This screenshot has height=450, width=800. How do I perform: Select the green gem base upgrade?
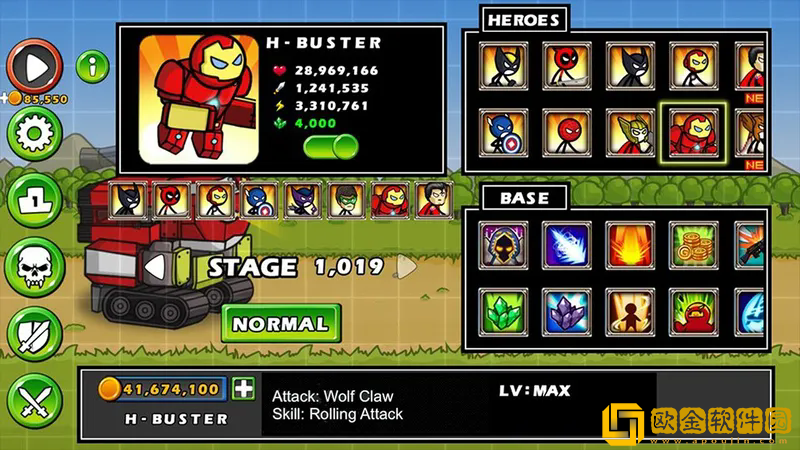pyautogui.click(x=502, y=311)
